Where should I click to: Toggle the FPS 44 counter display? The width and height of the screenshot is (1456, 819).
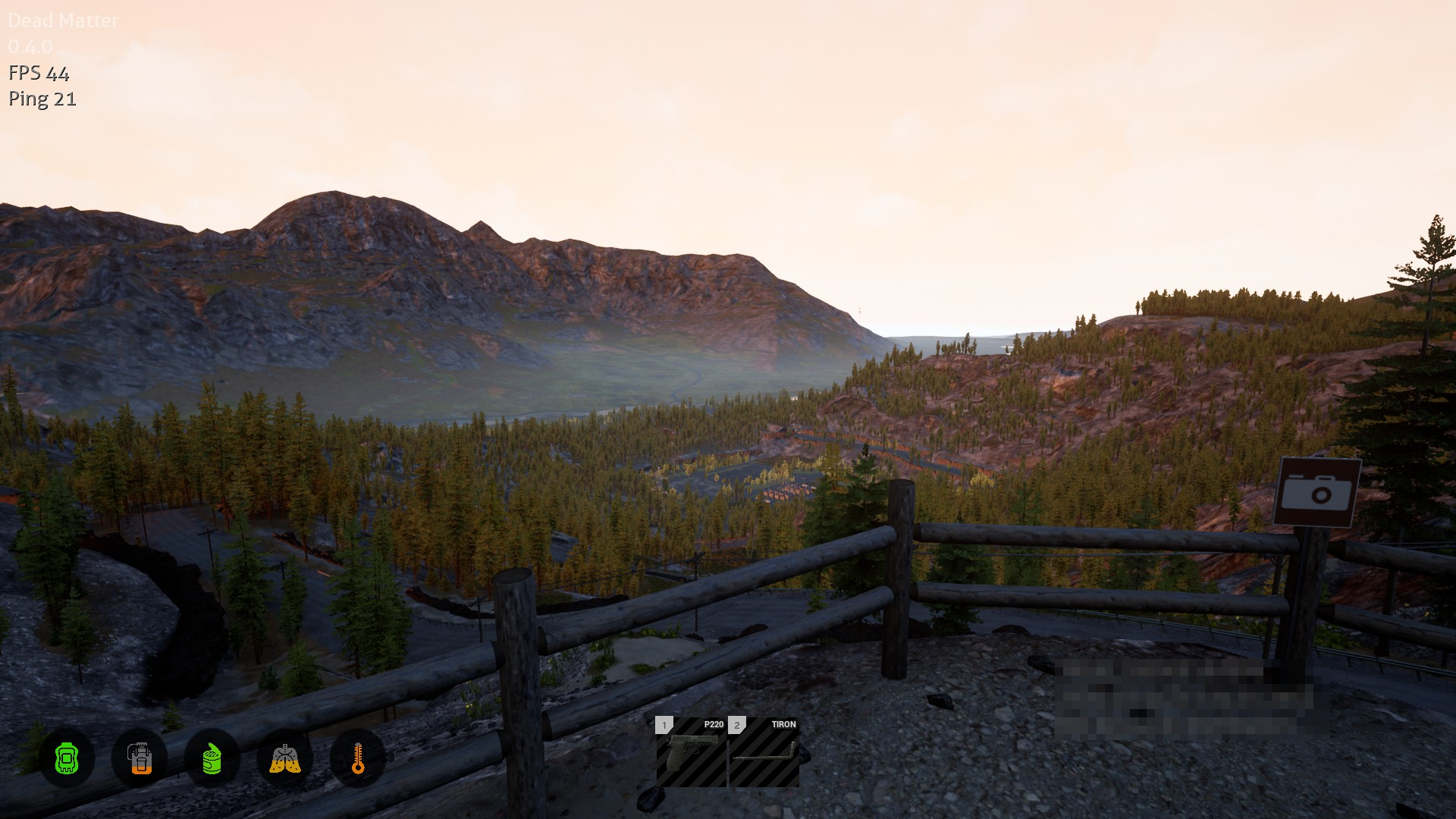pyautogui.click(x=38, y=74)
